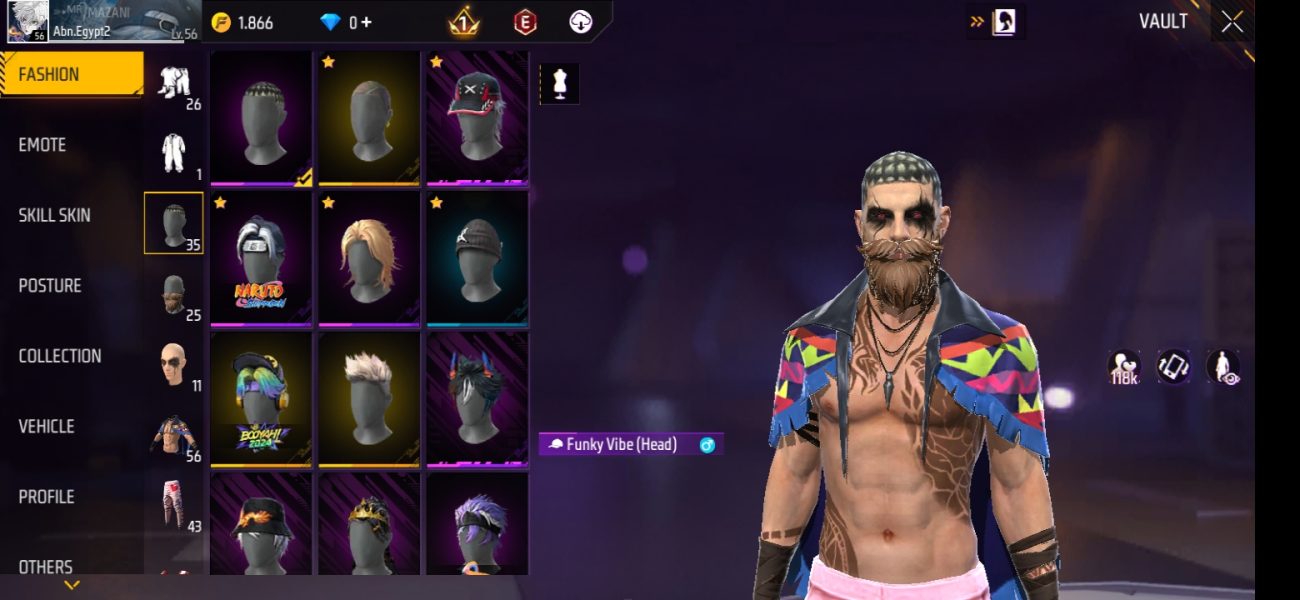Choose the black cap with X logo
The height and width of the screenshot is (600, 1300).
click(477, 117)
